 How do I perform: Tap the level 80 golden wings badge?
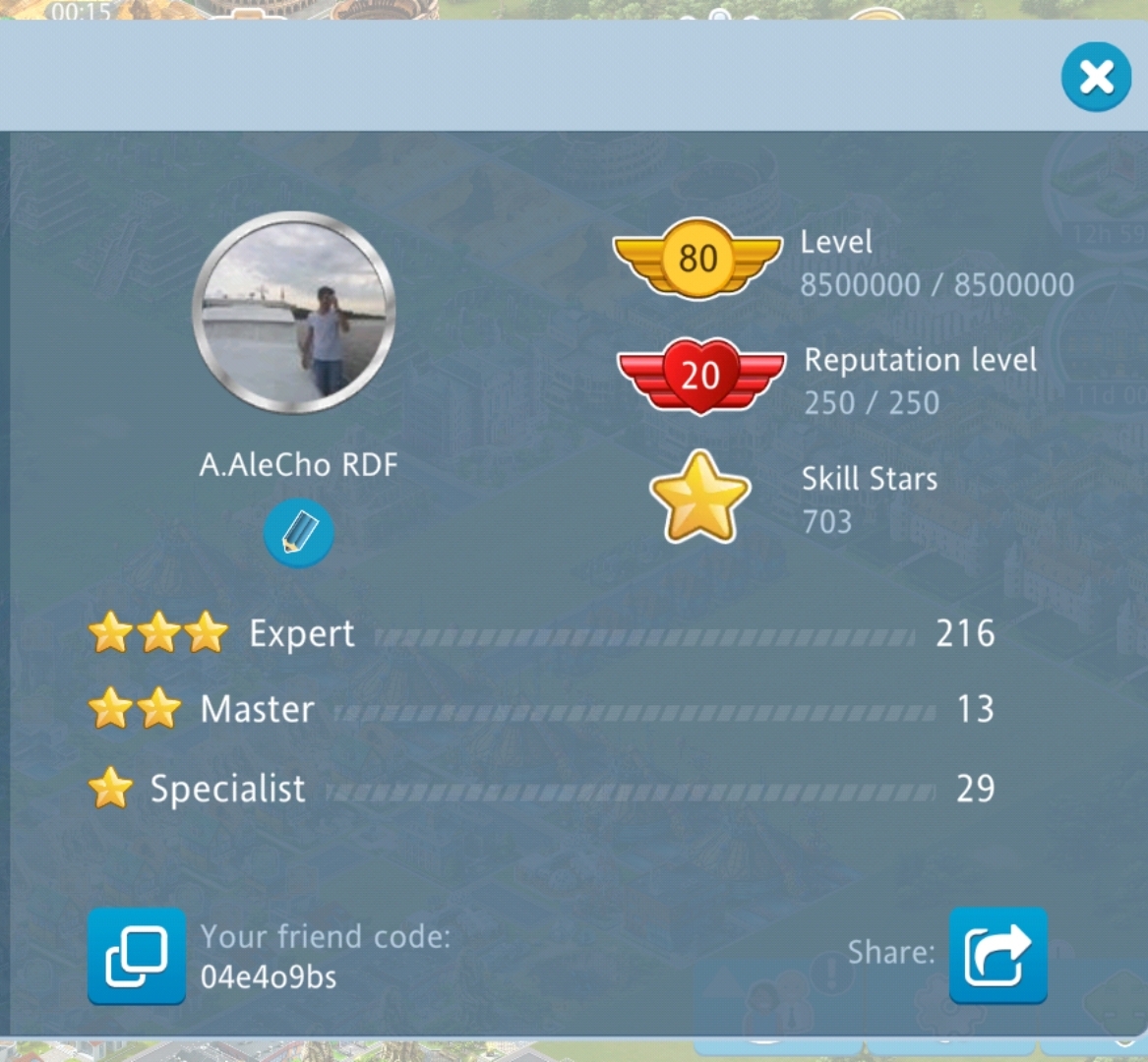[x=697, y=259]
